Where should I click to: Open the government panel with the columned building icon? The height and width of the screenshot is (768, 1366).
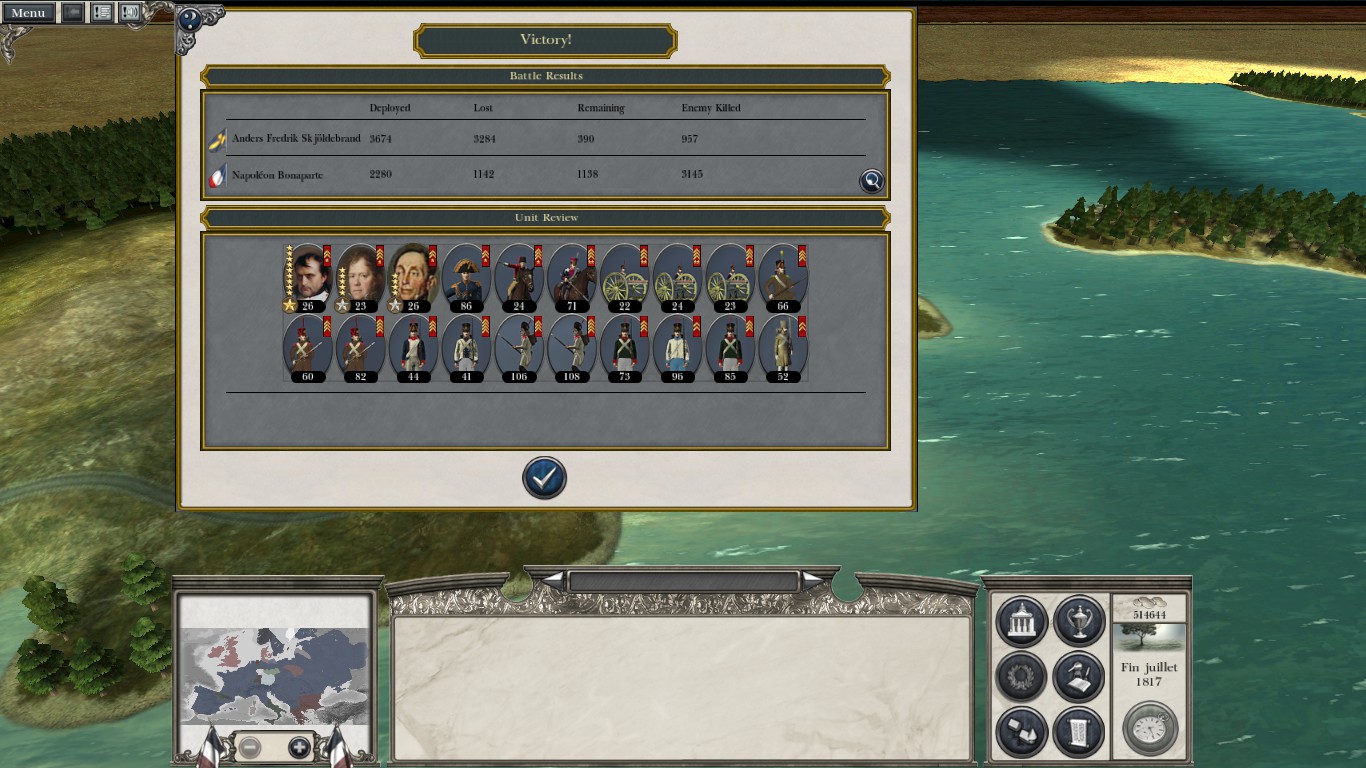coord(1021,622)
